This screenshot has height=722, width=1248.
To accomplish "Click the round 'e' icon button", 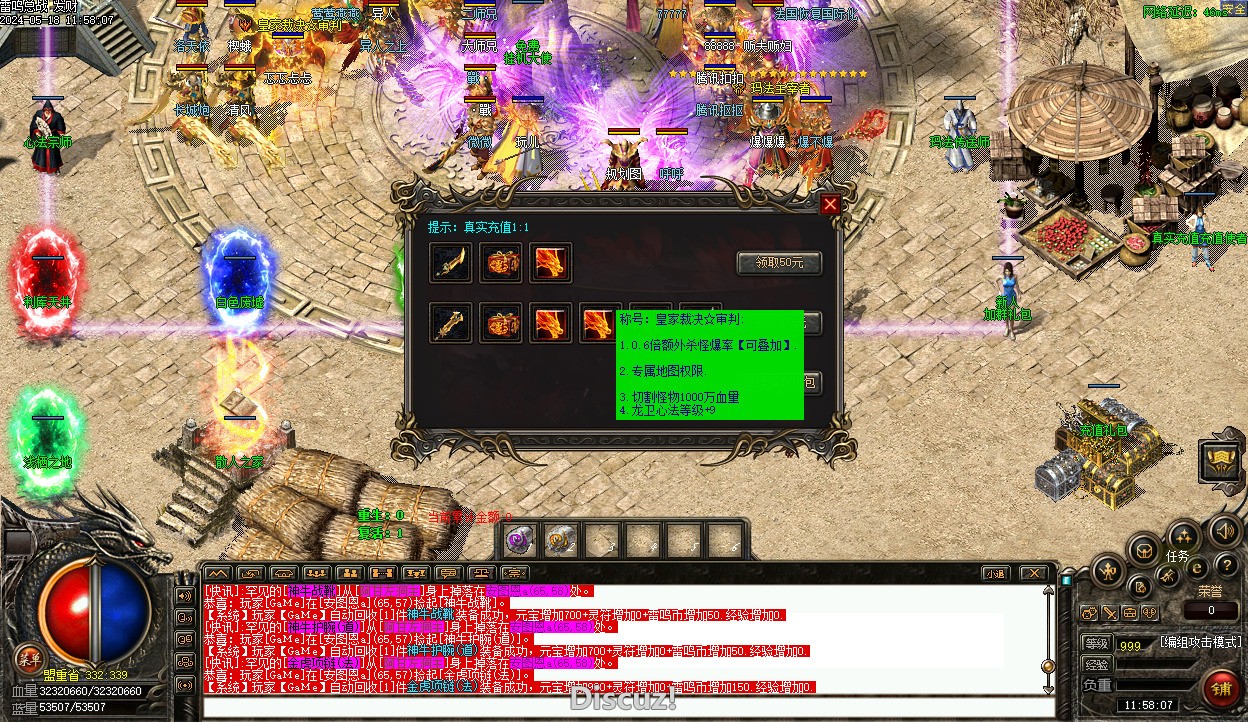I will [1197, 567].
